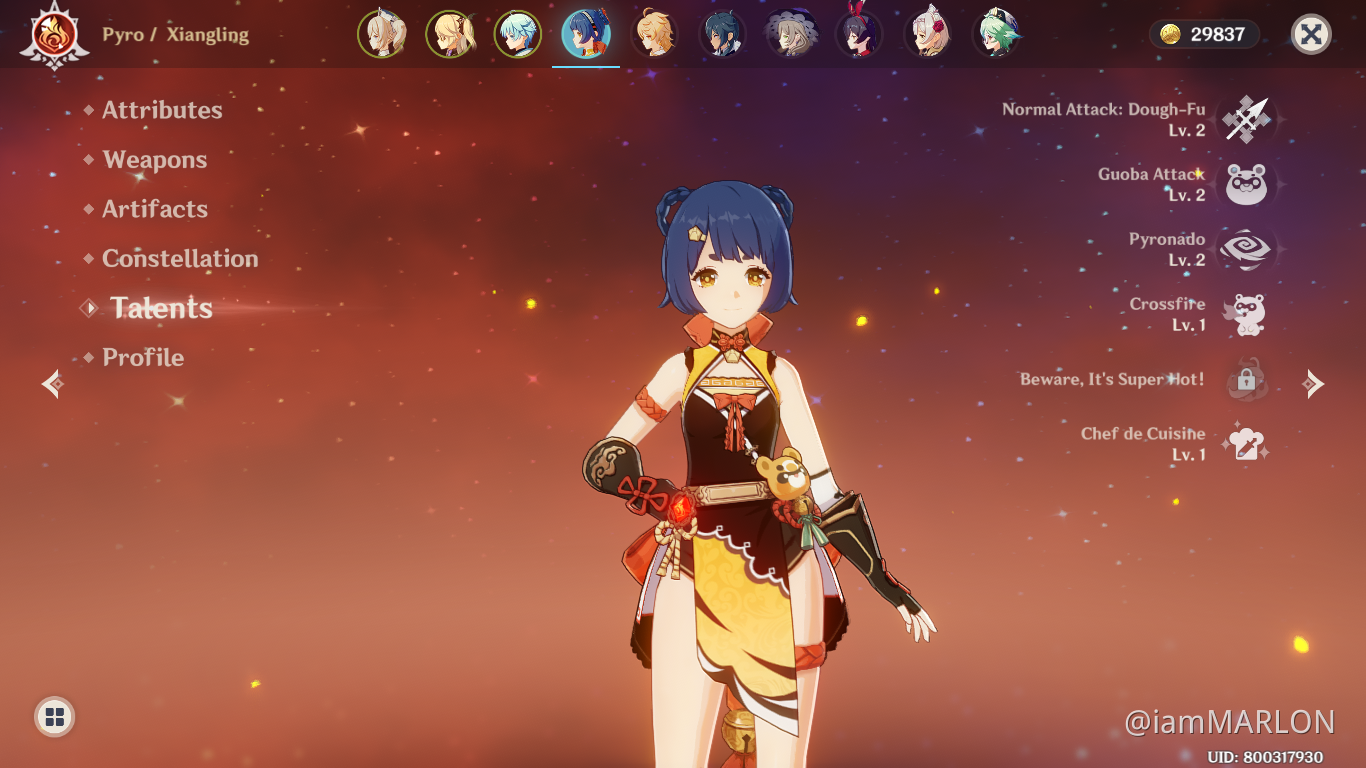Open the Chef de Cuisine talent

[x=1246, y=444]
